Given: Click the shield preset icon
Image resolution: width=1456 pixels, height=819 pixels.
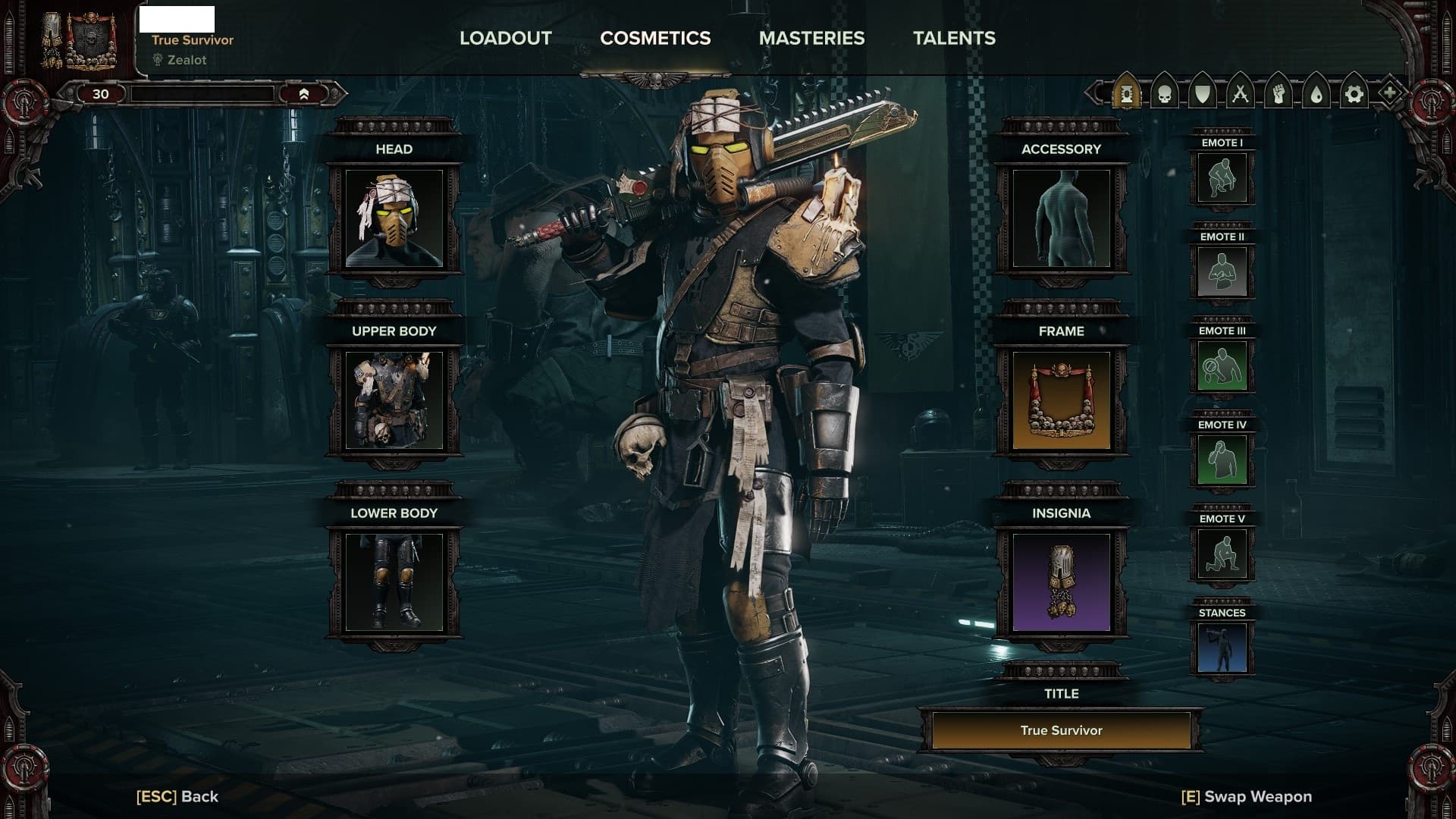Looking at the screenshot, I should pos(1203,94).
